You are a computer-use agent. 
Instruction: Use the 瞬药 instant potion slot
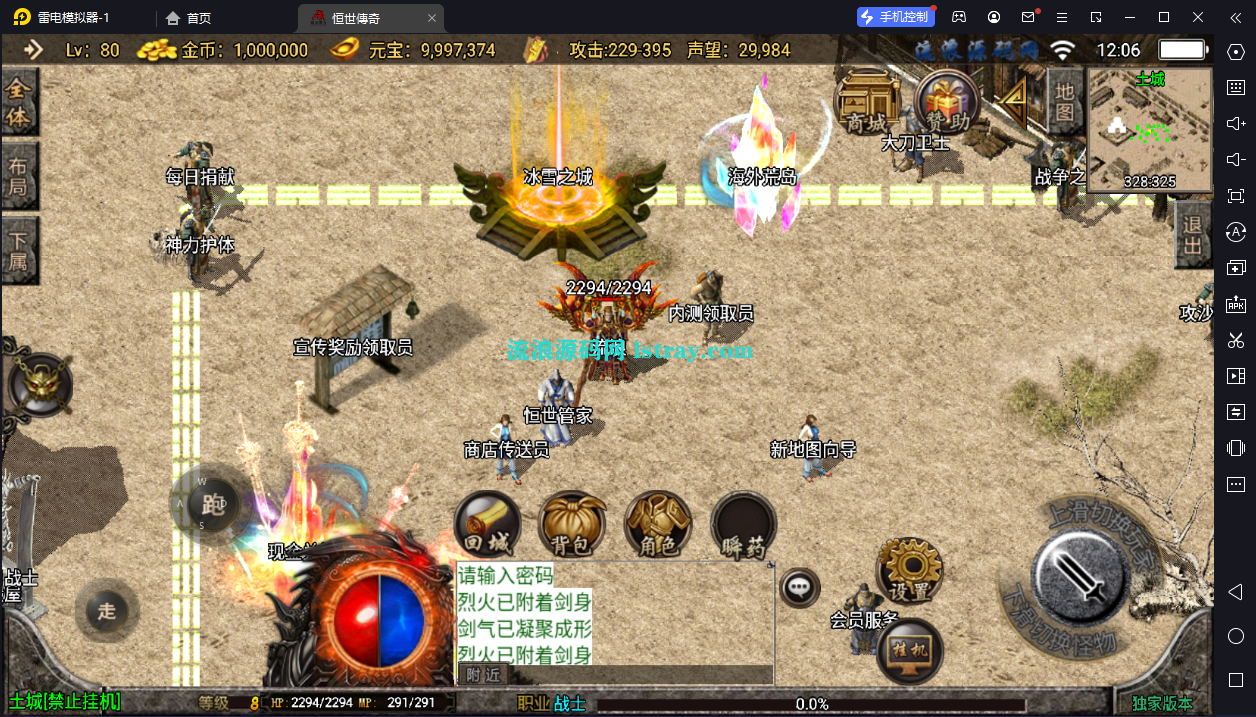[x=744, y=525]
